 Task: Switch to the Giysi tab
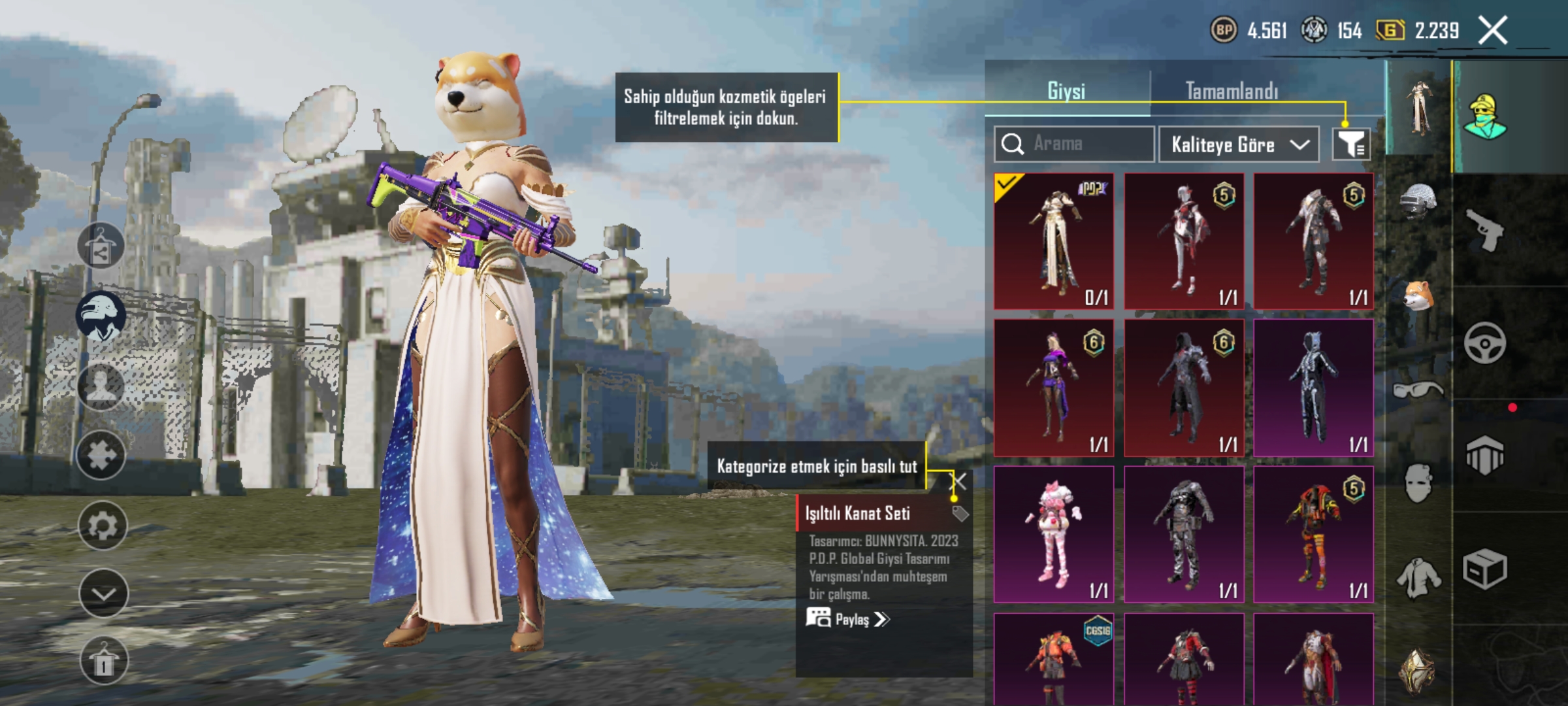(1066, 91)
